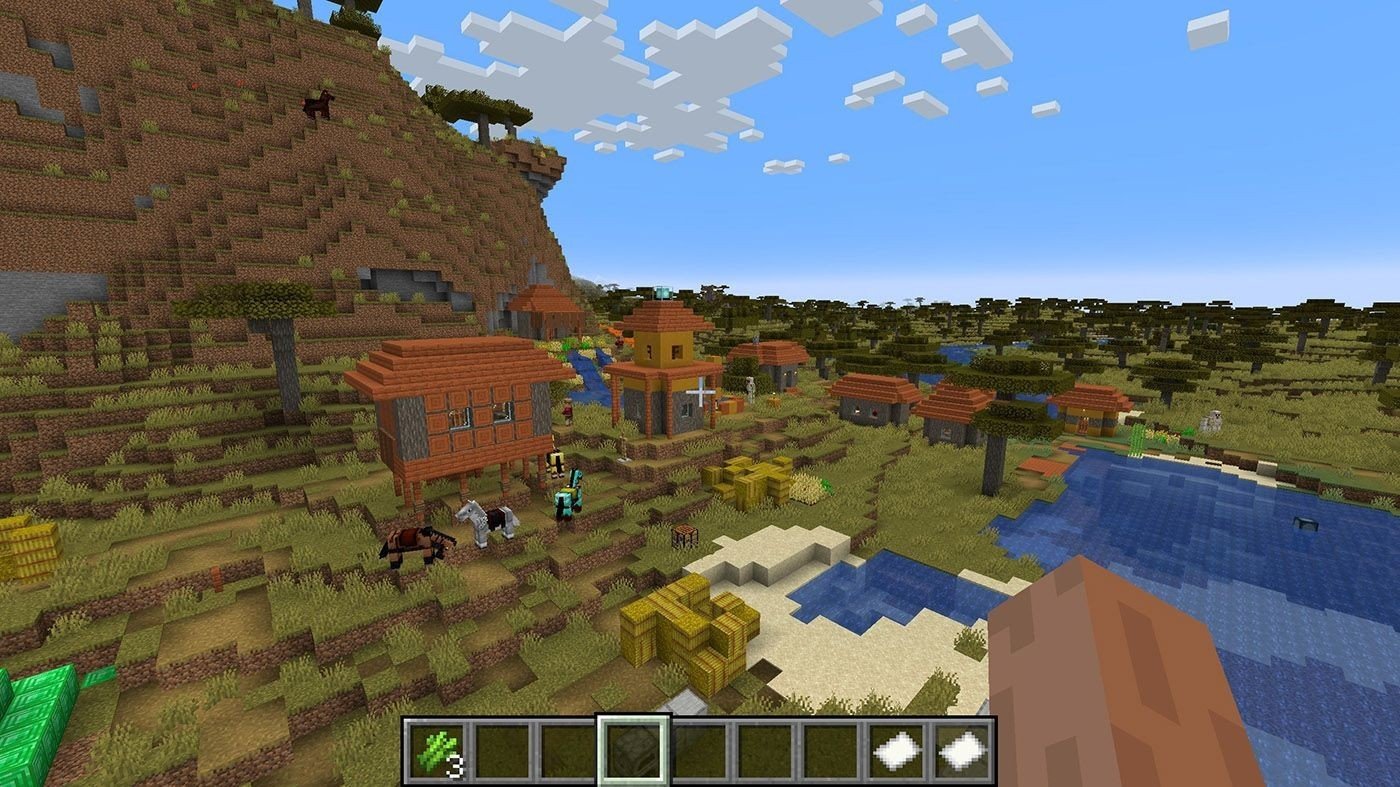Click the currently highlighted empty hotbar slot
Screen dimensions: 1400x787
pos(633,750)
